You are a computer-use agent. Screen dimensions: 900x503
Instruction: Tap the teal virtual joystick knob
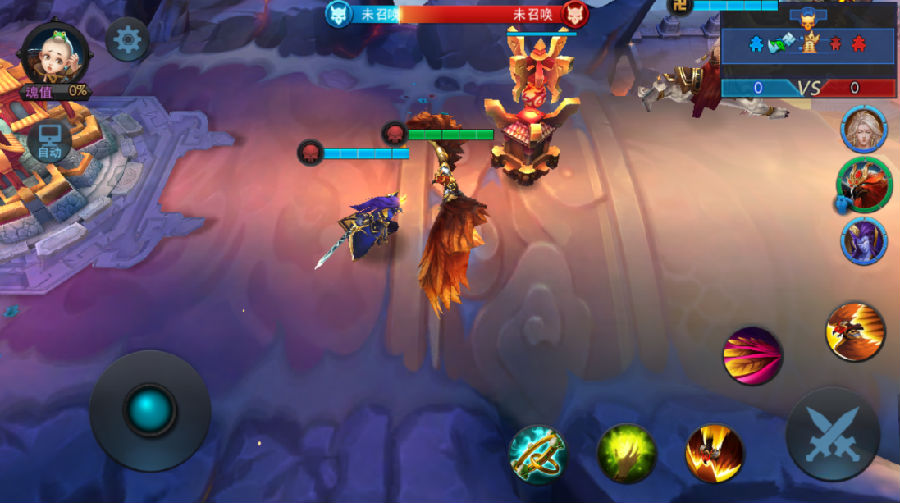tap(150, 409)
